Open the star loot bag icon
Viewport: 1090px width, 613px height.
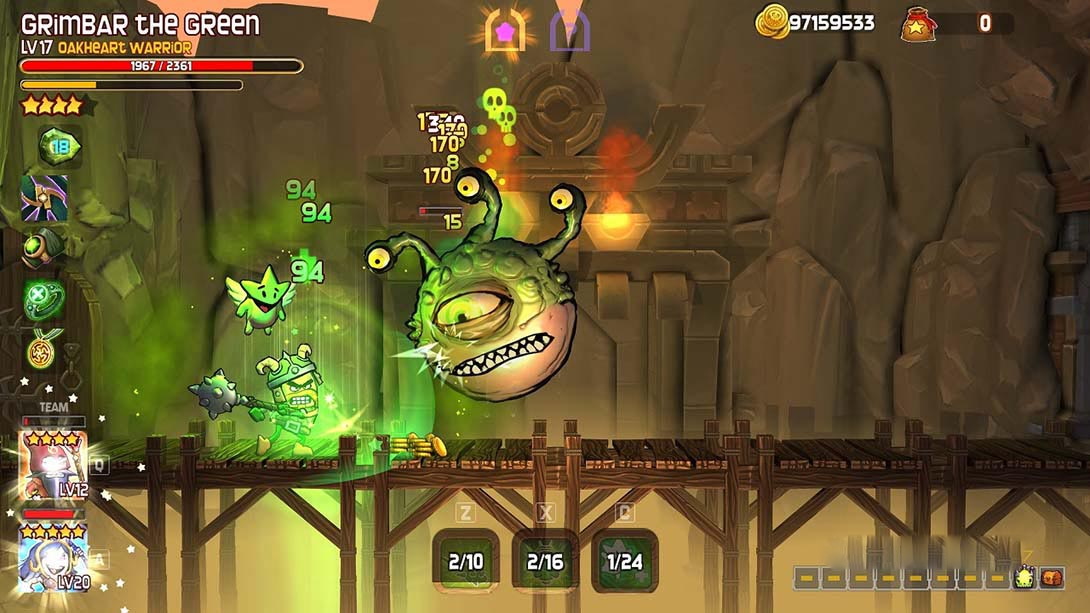[x=918, y=23]
